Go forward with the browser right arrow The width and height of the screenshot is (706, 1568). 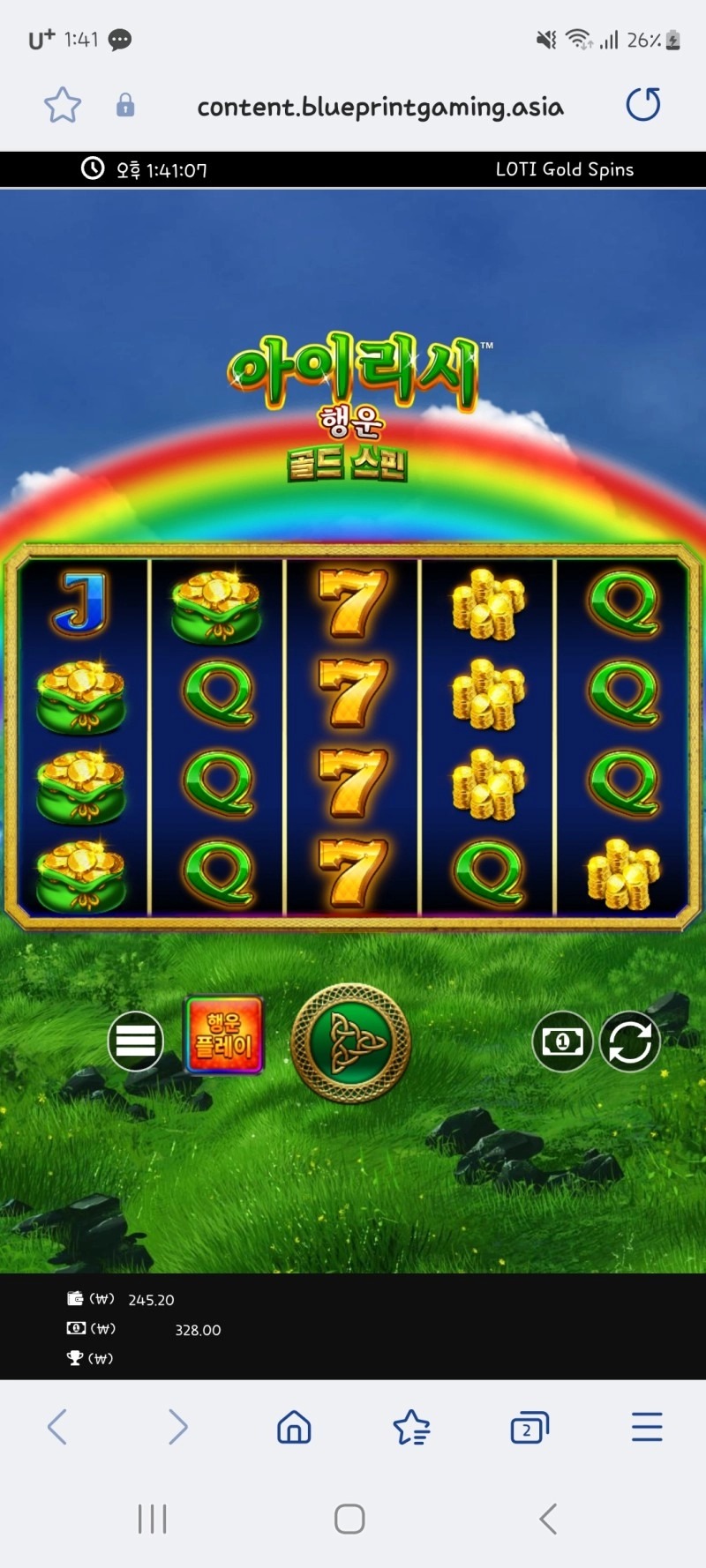[x=177, y=1427]
